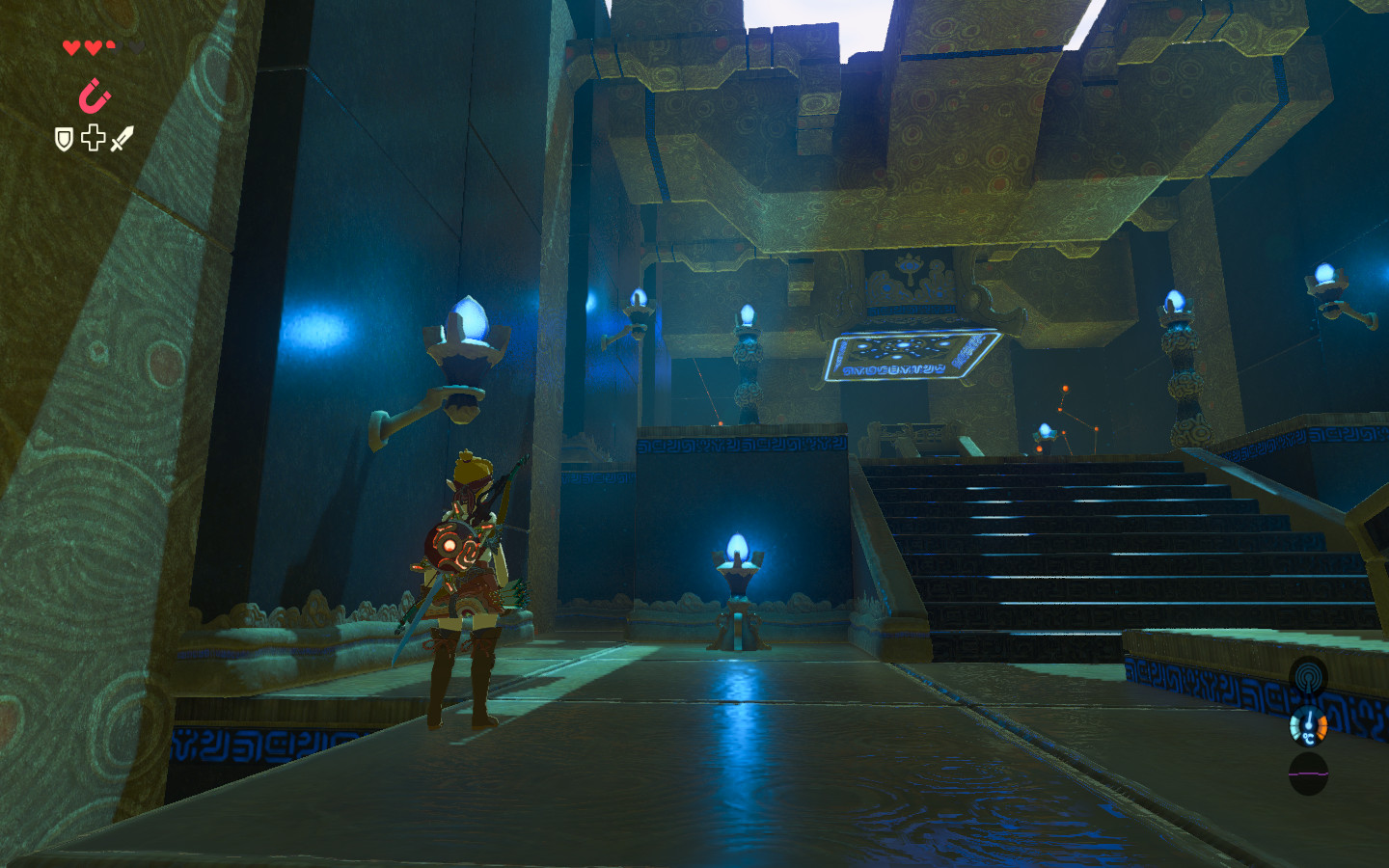This screenshot has height=868, width=1389.
Task: Select the sword icon in the equipment row
Action: pos(123,136)
